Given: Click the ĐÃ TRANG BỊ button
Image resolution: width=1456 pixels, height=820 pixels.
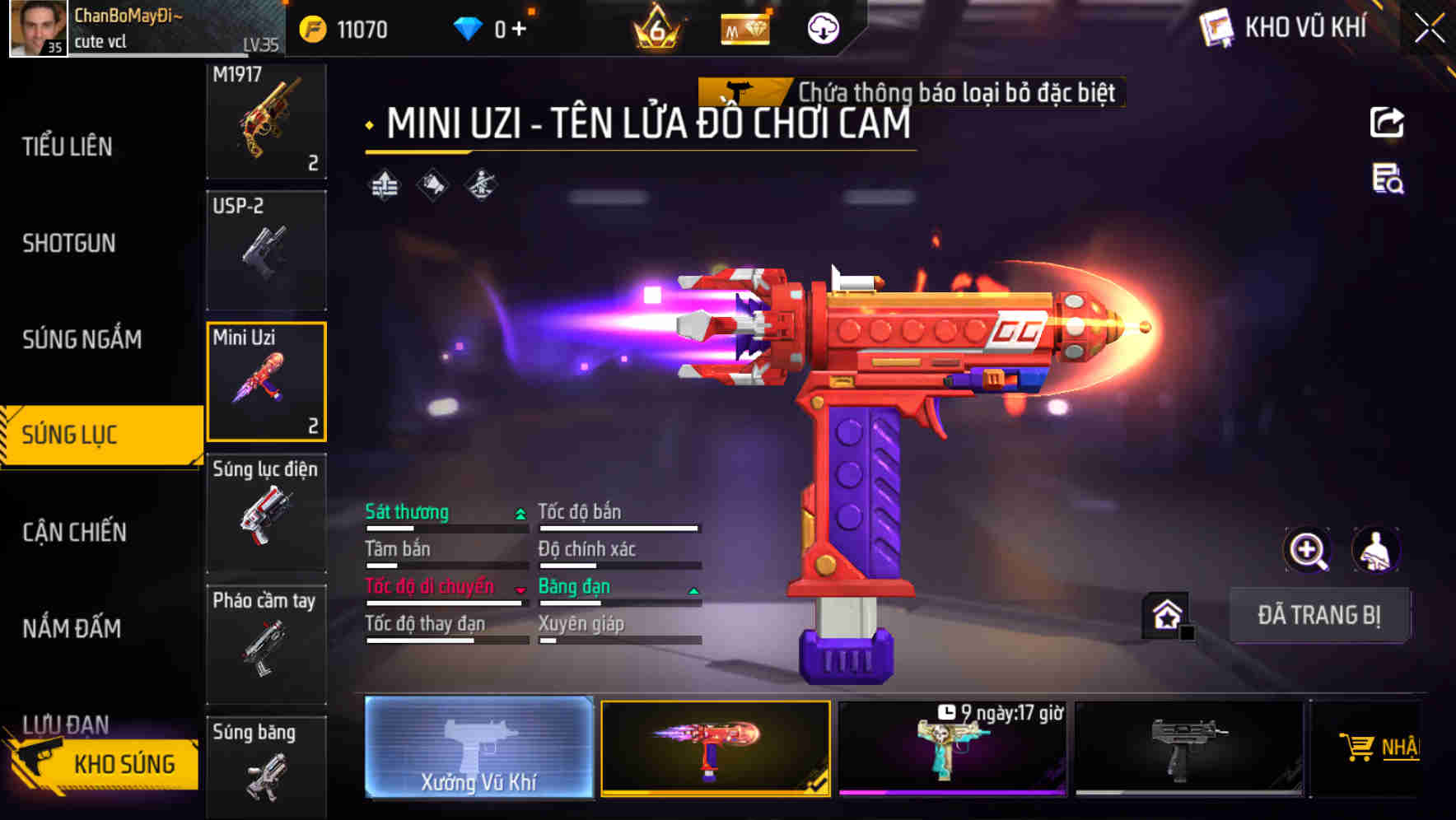Looking at the screenshot, I should click(1318, 615).
